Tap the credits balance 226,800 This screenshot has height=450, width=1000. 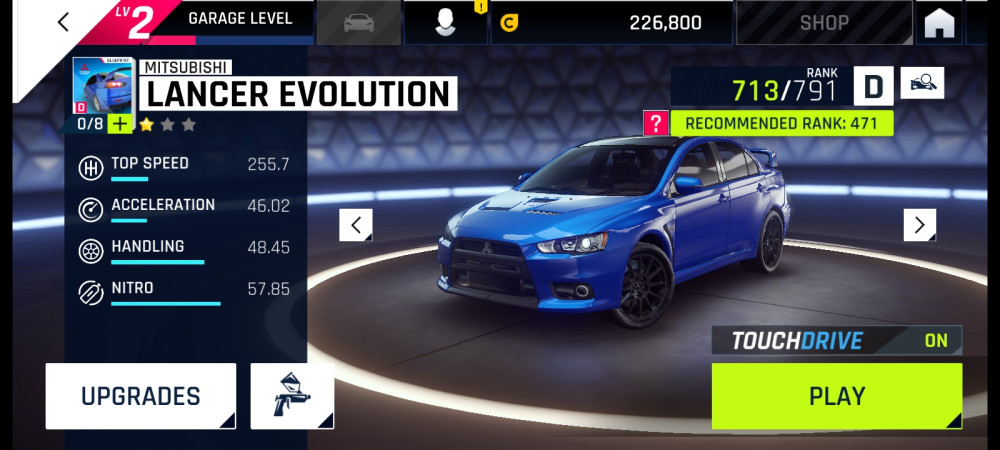pyautogui.click(x=610, y=22)
